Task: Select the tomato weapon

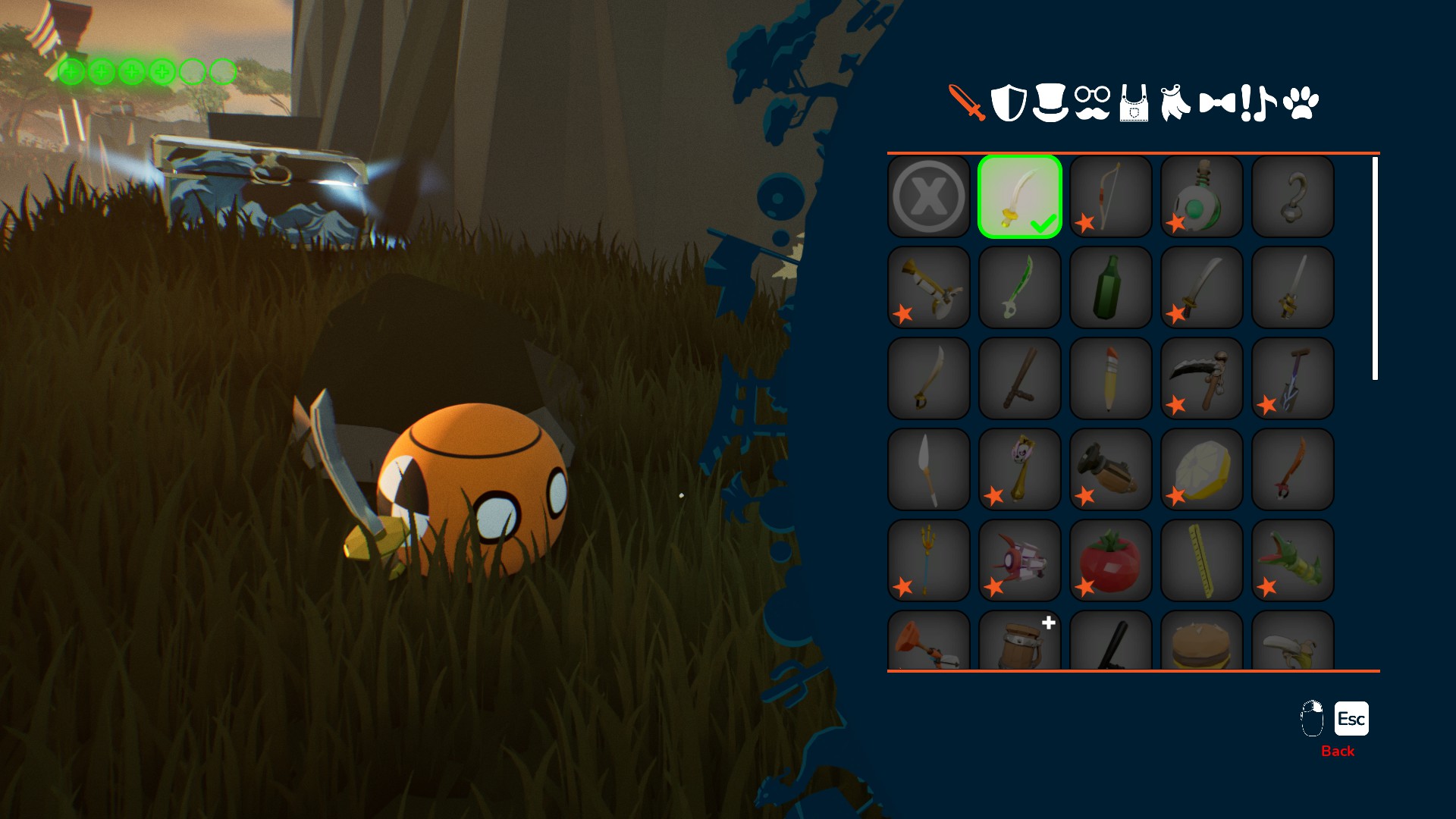Action: [1111, 560]
